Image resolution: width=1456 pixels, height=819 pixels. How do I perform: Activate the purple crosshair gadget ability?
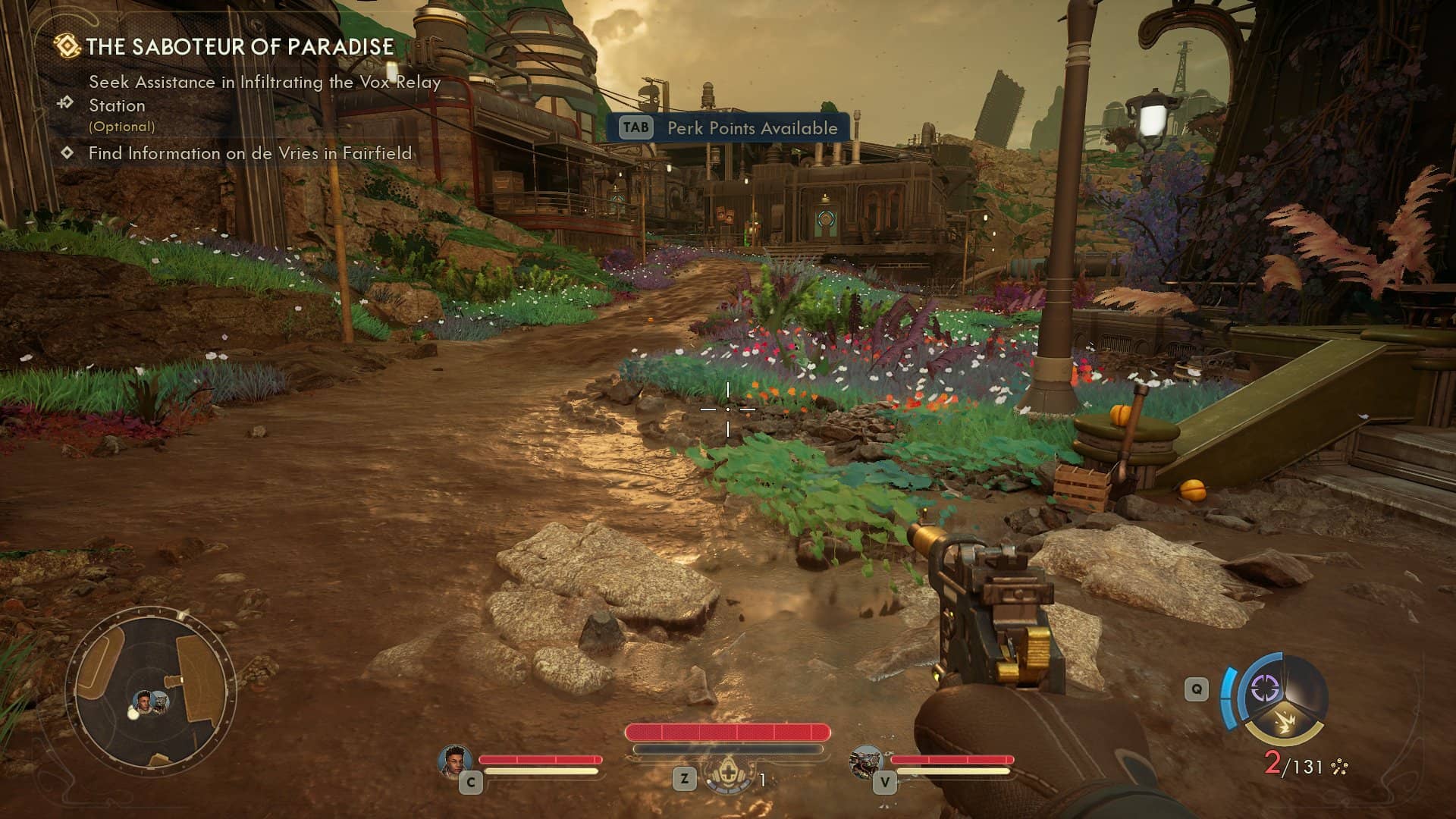click(1264, 689)
